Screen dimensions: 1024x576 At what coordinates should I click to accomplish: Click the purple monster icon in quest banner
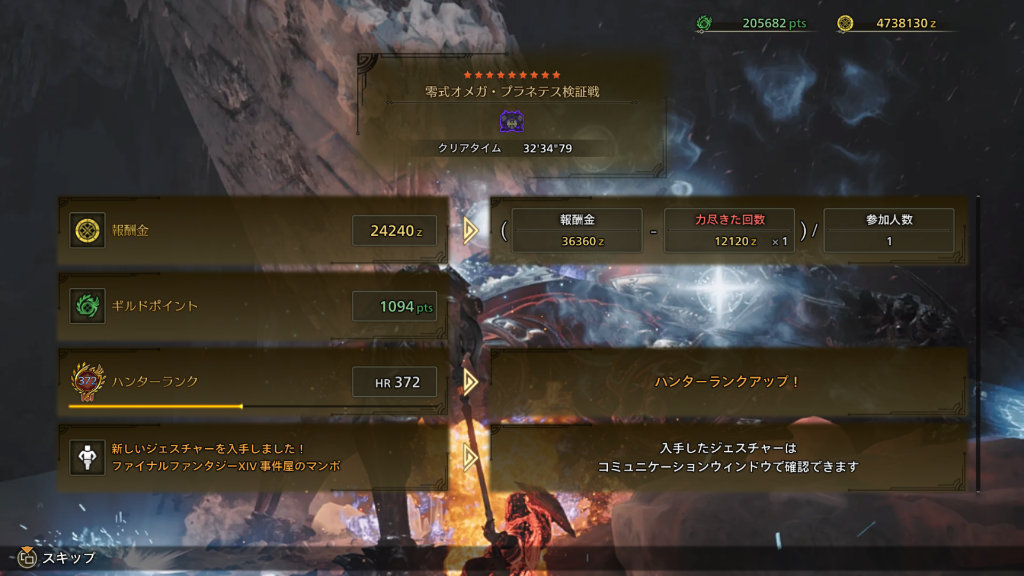pos(512,121)
